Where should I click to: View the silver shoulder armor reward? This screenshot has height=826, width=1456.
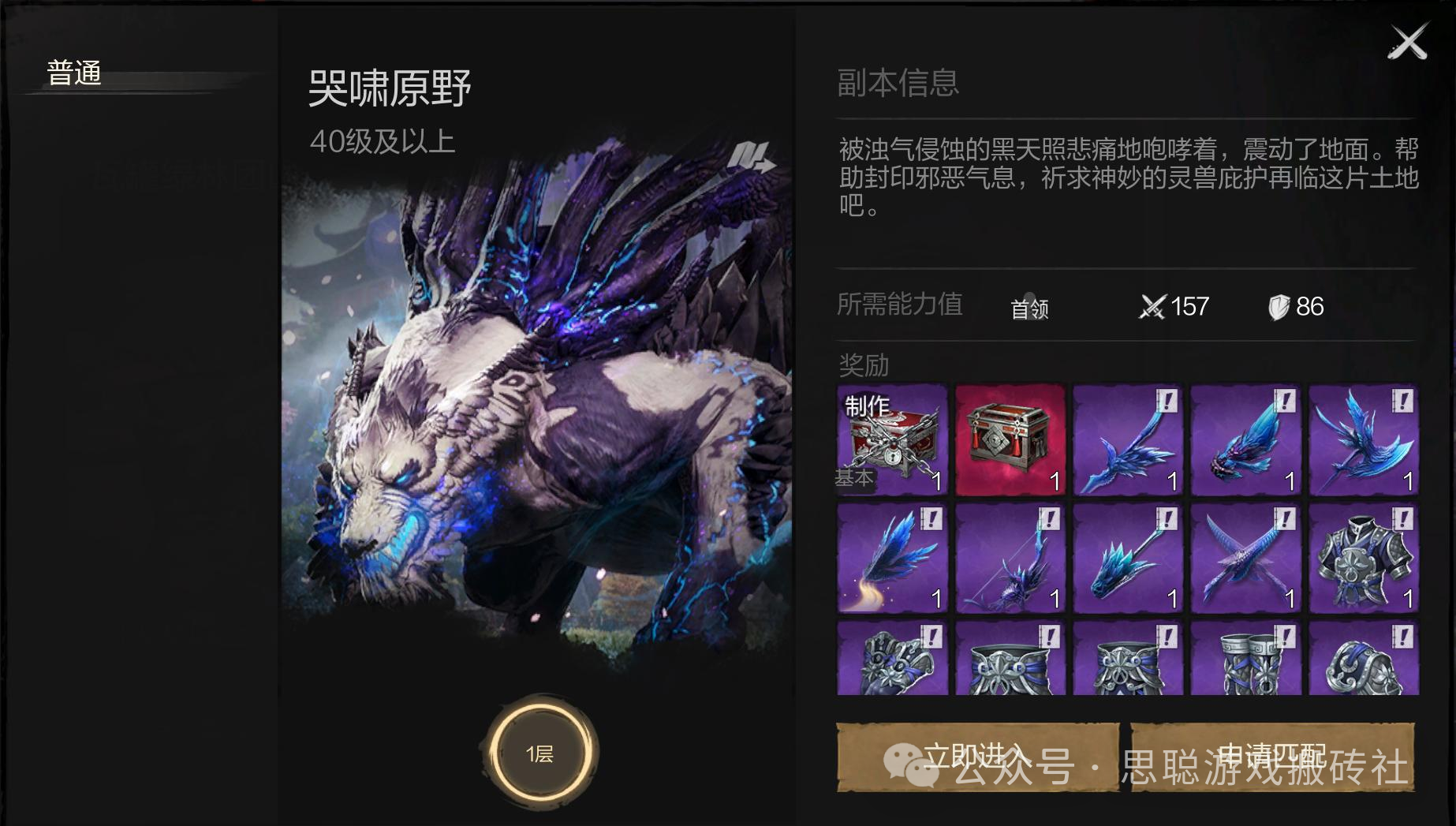(x=1364, y=660)
